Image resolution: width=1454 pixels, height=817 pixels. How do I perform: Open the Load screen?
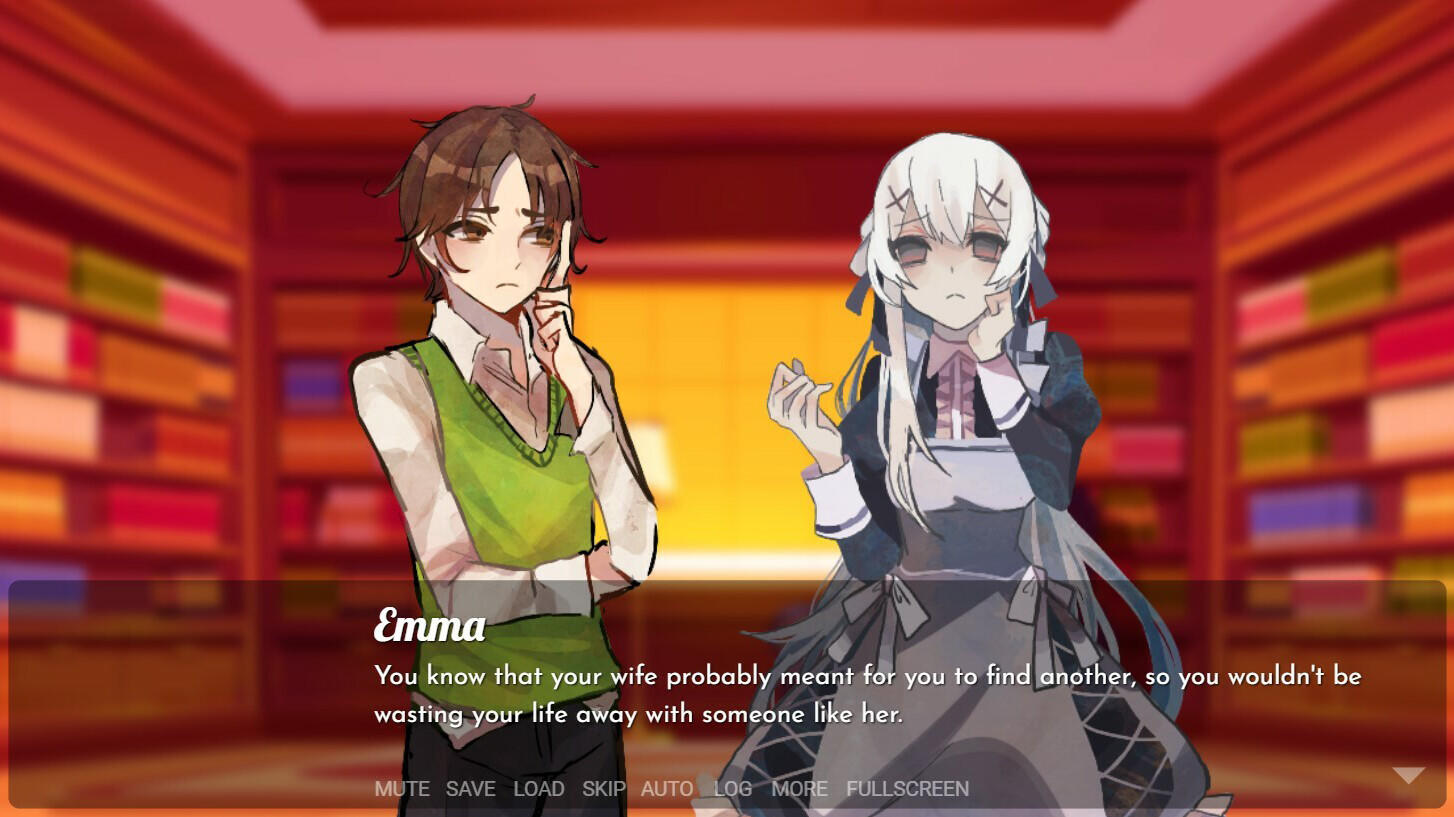tap(539, 789)
